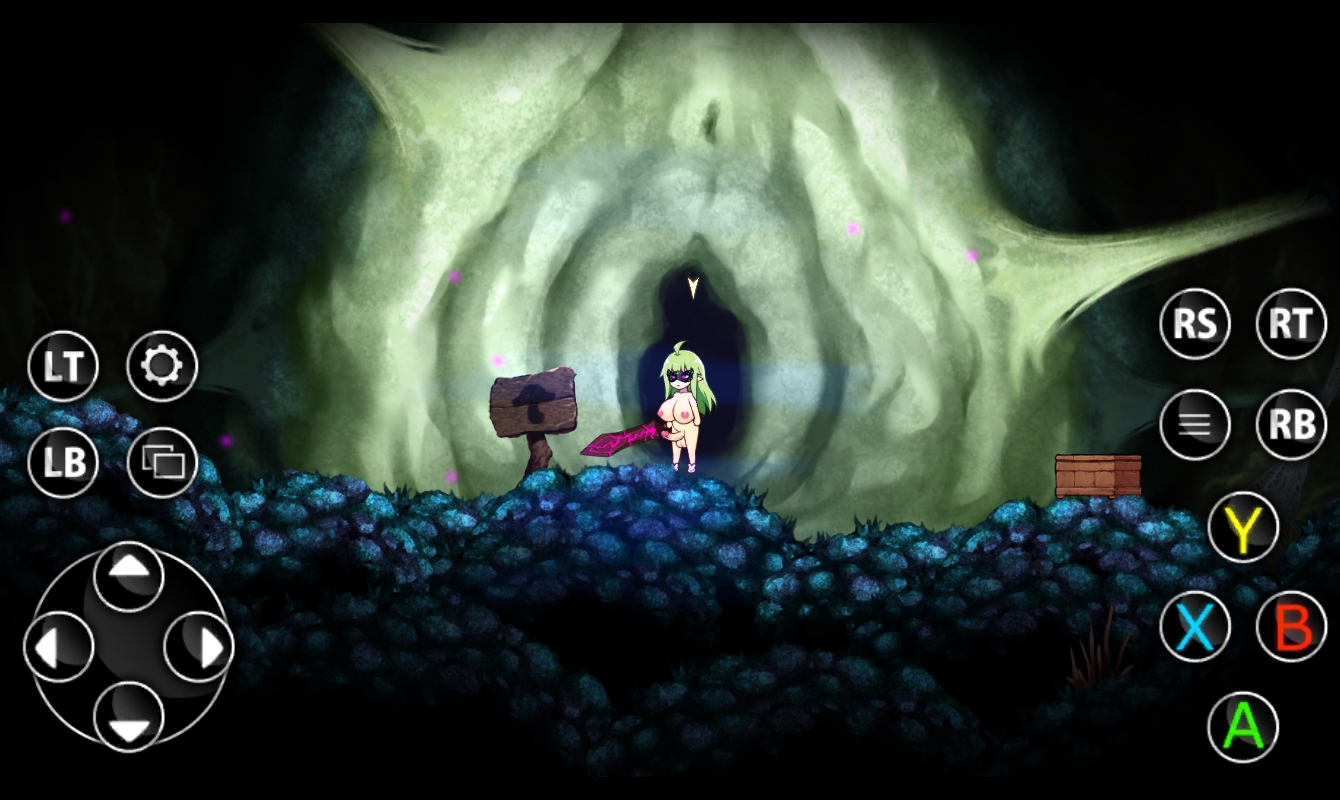This screenshot has width=1340, height=800.
Task: Tap the LT trigger button
Action: [63, 366]
